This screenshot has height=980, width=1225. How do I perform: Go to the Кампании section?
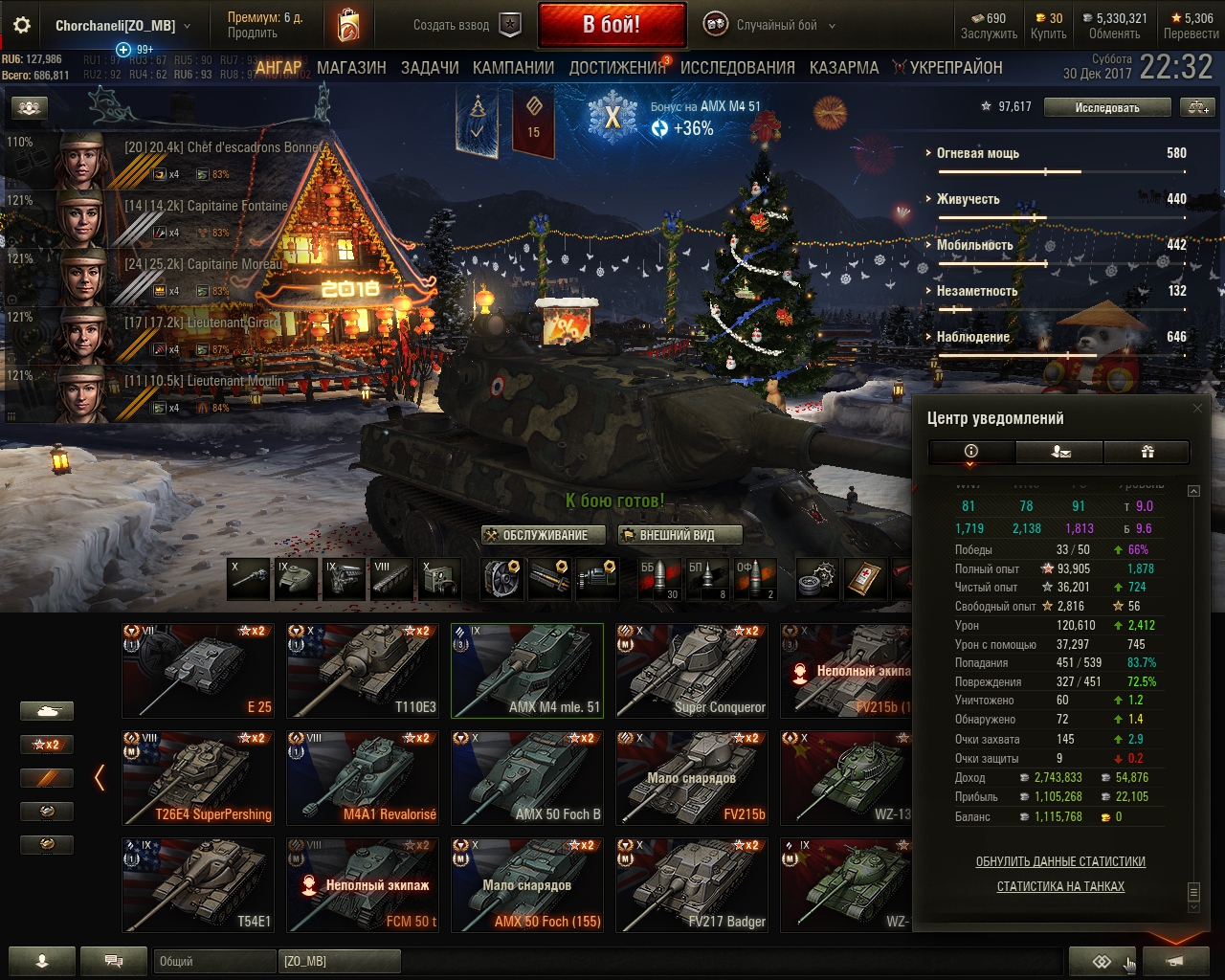pos(513,68)
